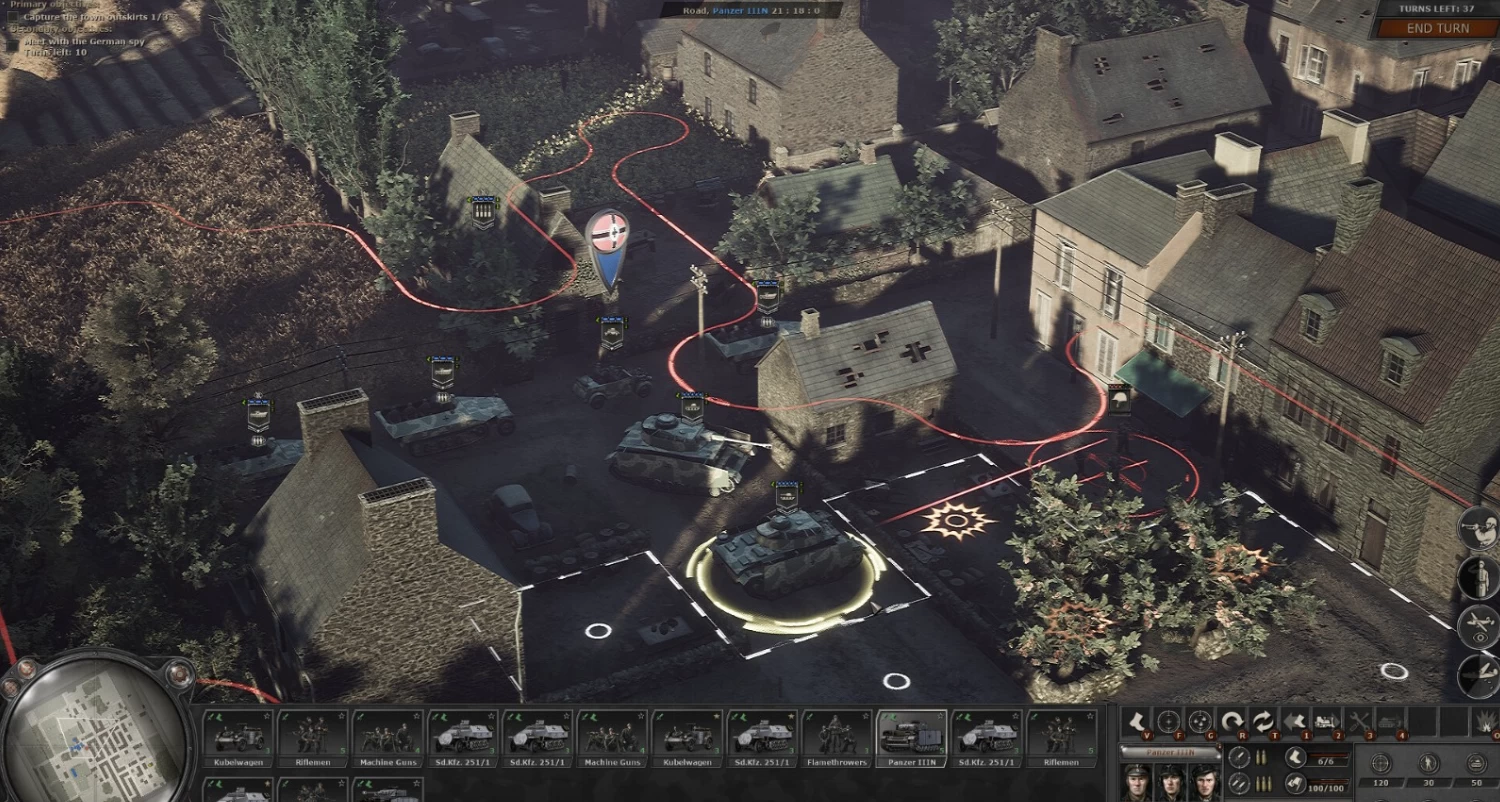Click the two-arrow cycle command
The height and width of the screenshot is (802, 1500).
pos(1263,720)
